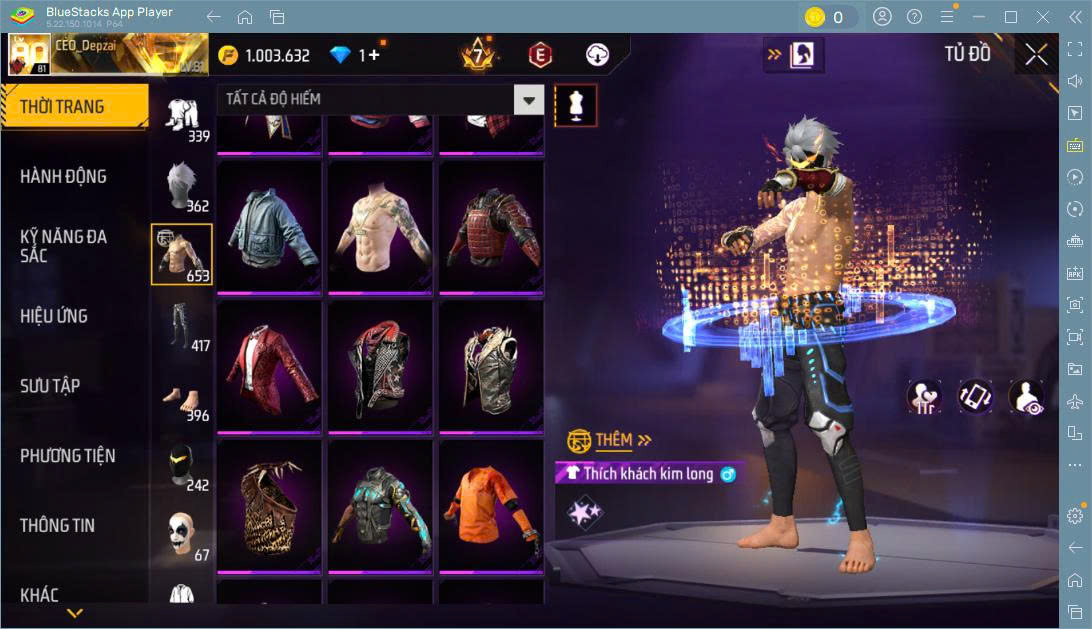
Task: Switch to Kỹ Năng Đa Sắc tab
Action: point(63,246)
